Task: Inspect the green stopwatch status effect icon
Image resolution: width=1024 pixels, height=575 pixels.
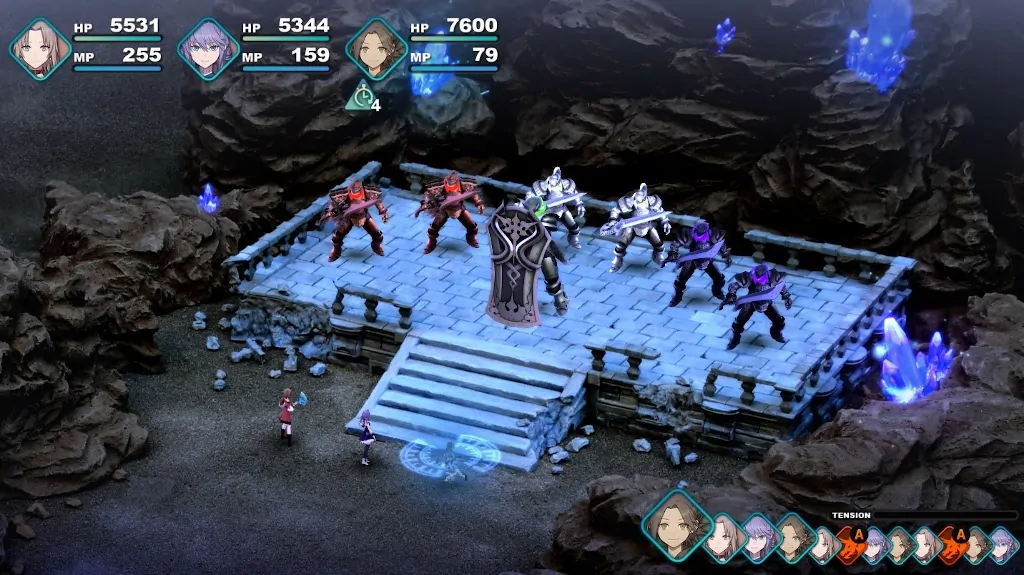Action: tap(360, 97)
